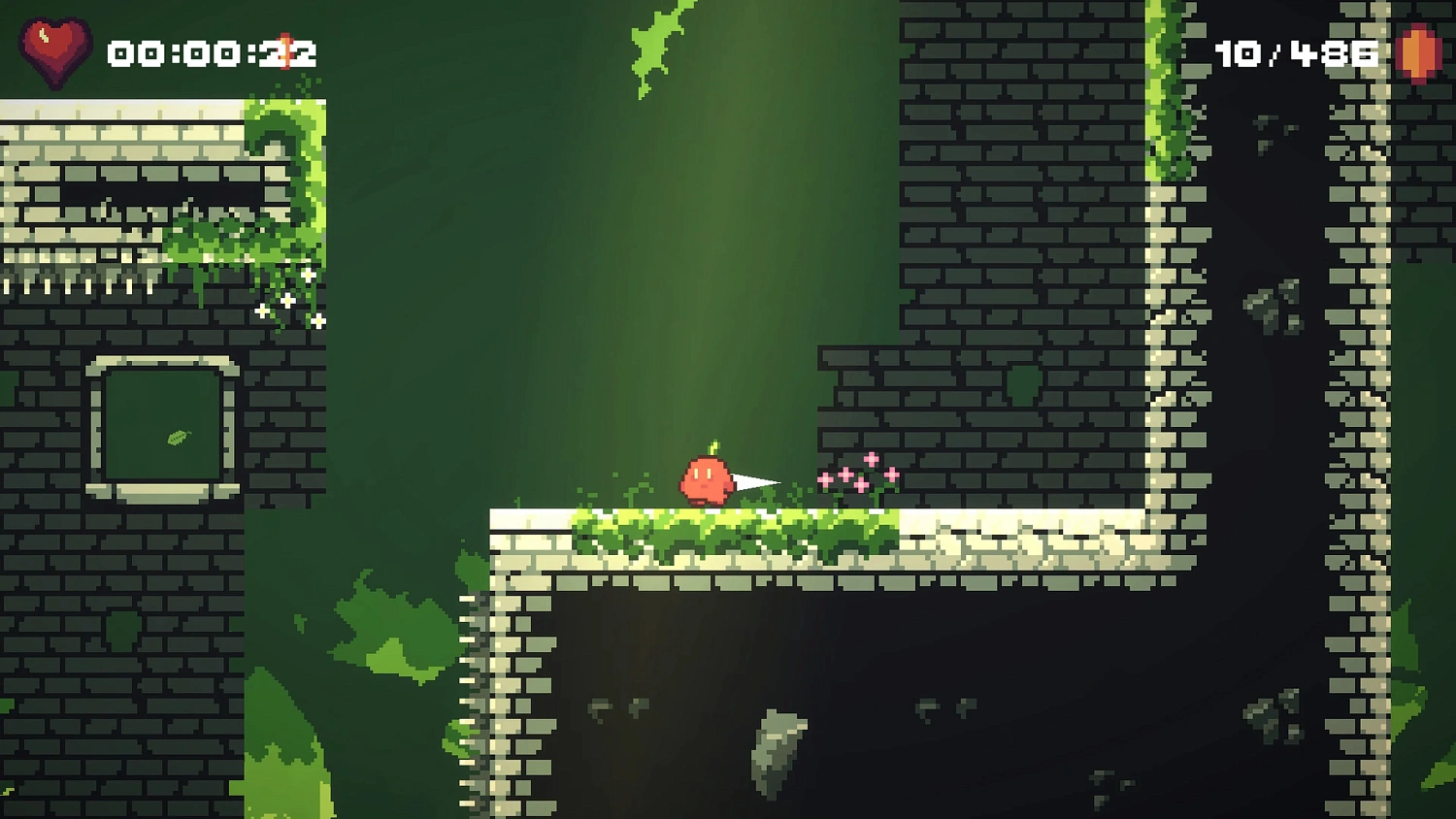The width and height of the screenshot is (1456, 819).
Task: Expand the collectible counter reading 10/486
Action: click(x=1296, y=53)
